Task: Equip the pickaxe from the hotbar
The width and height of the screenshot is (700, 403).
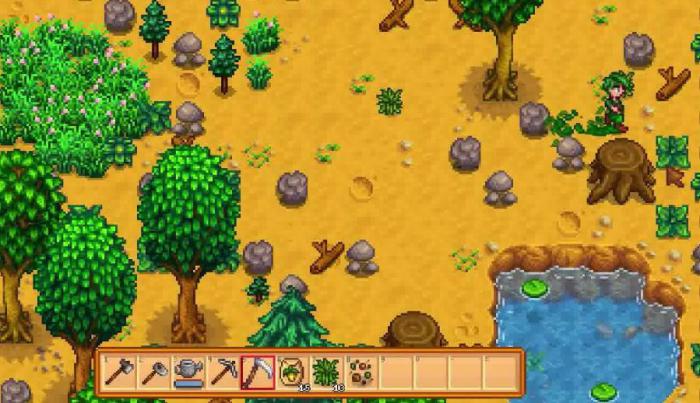Action: (x=222, y=373)
